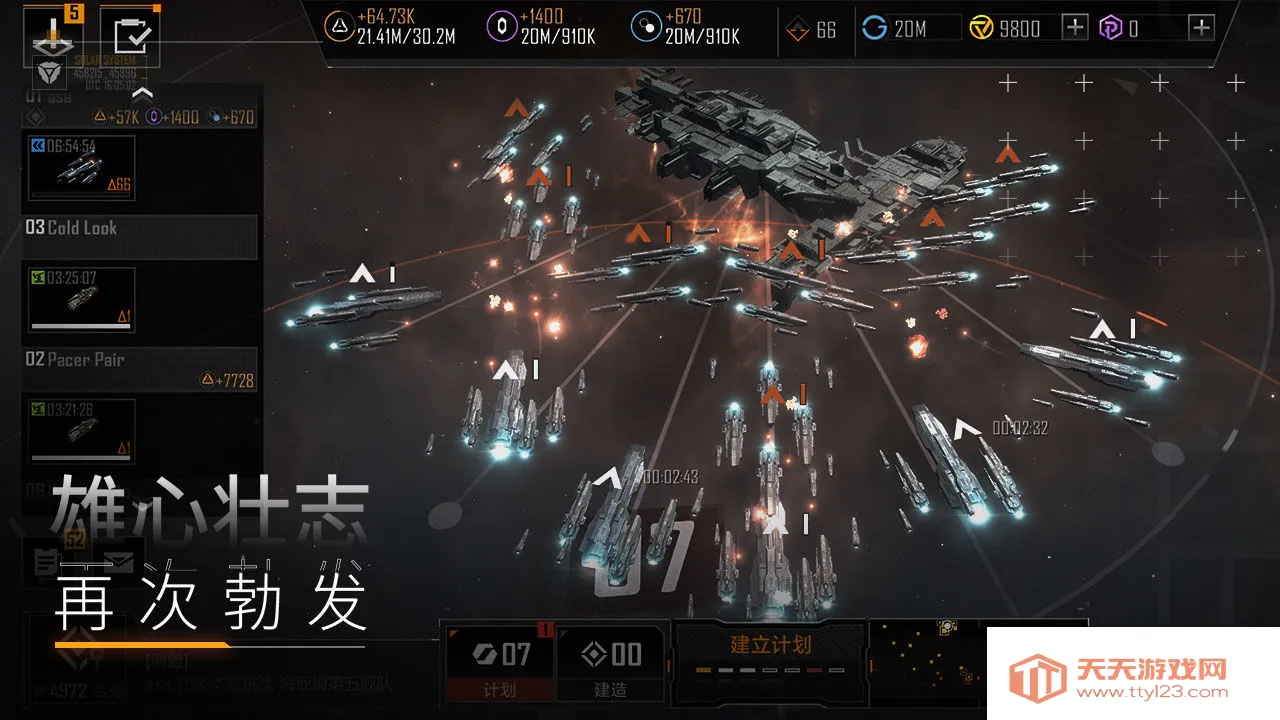Switch to the 计划 tab showing 07
Screen dimensions: 1280x720
tap(499, 660)
